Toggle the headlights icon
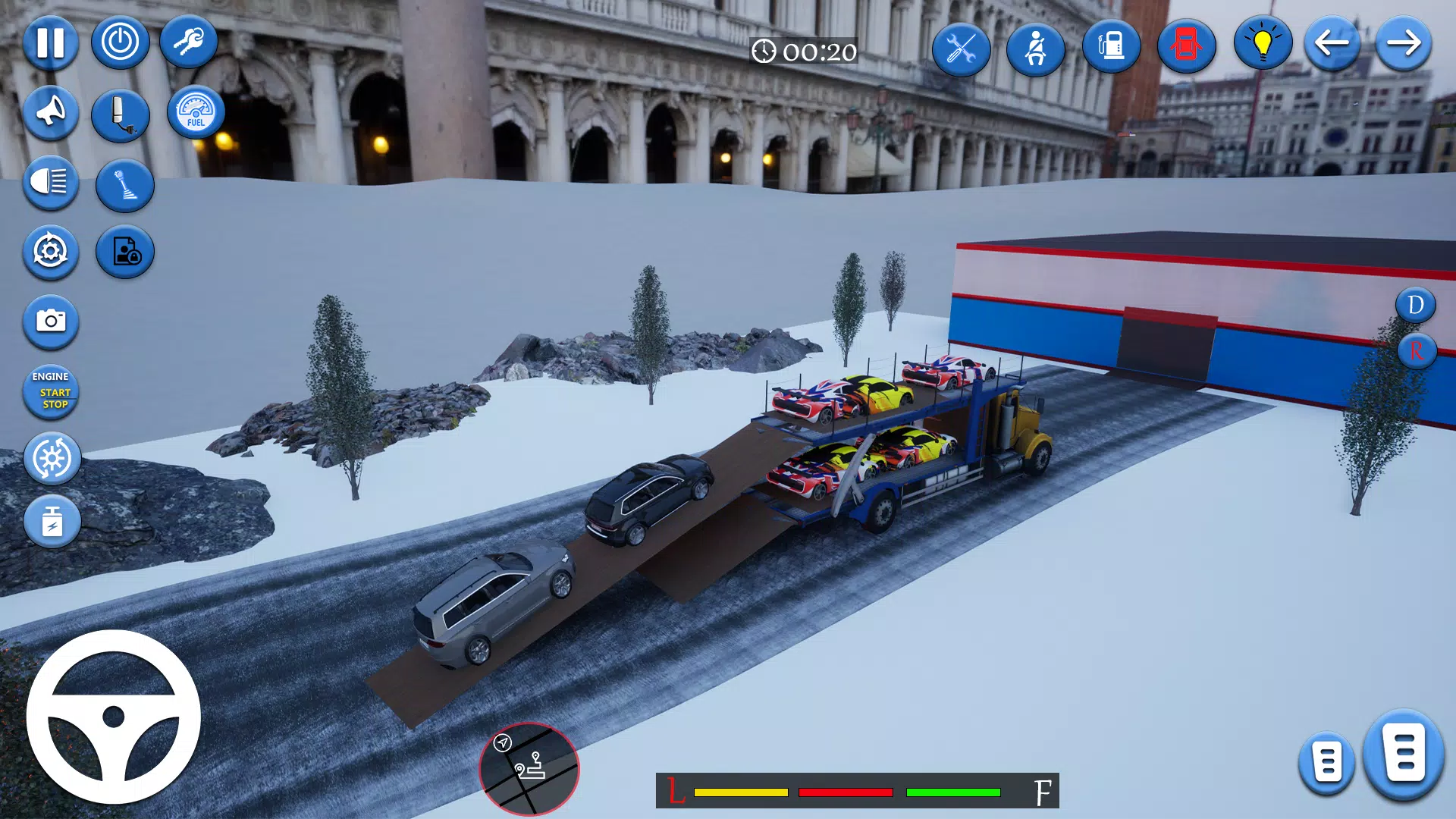Viewport: 1456px width, 819px height. (x=50, y=183)
